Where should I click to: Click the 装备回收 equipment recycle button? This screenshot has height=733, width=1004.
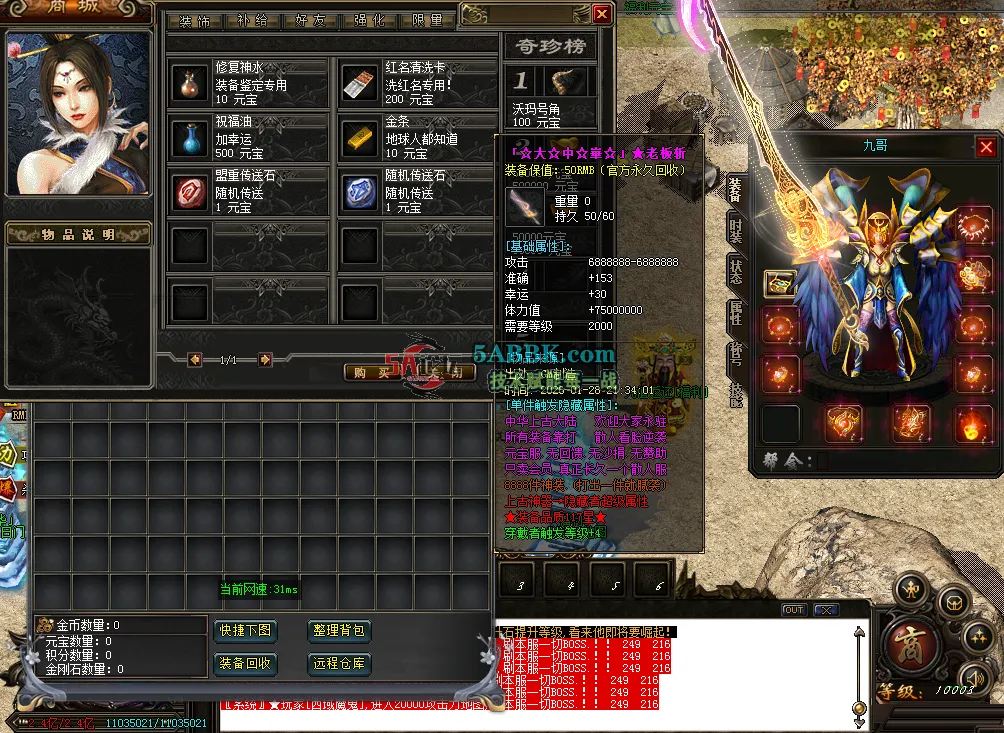[245, 663]
